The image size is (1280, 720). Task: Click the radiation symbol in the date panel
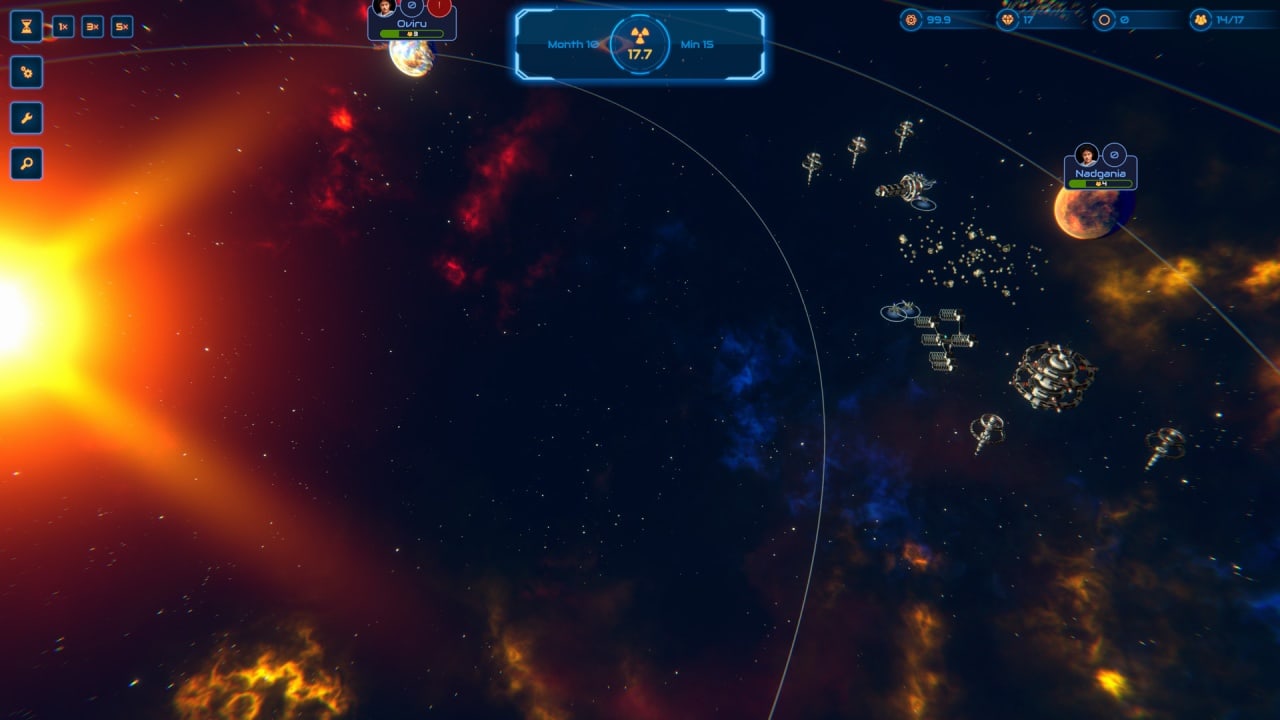coord(639,36)
